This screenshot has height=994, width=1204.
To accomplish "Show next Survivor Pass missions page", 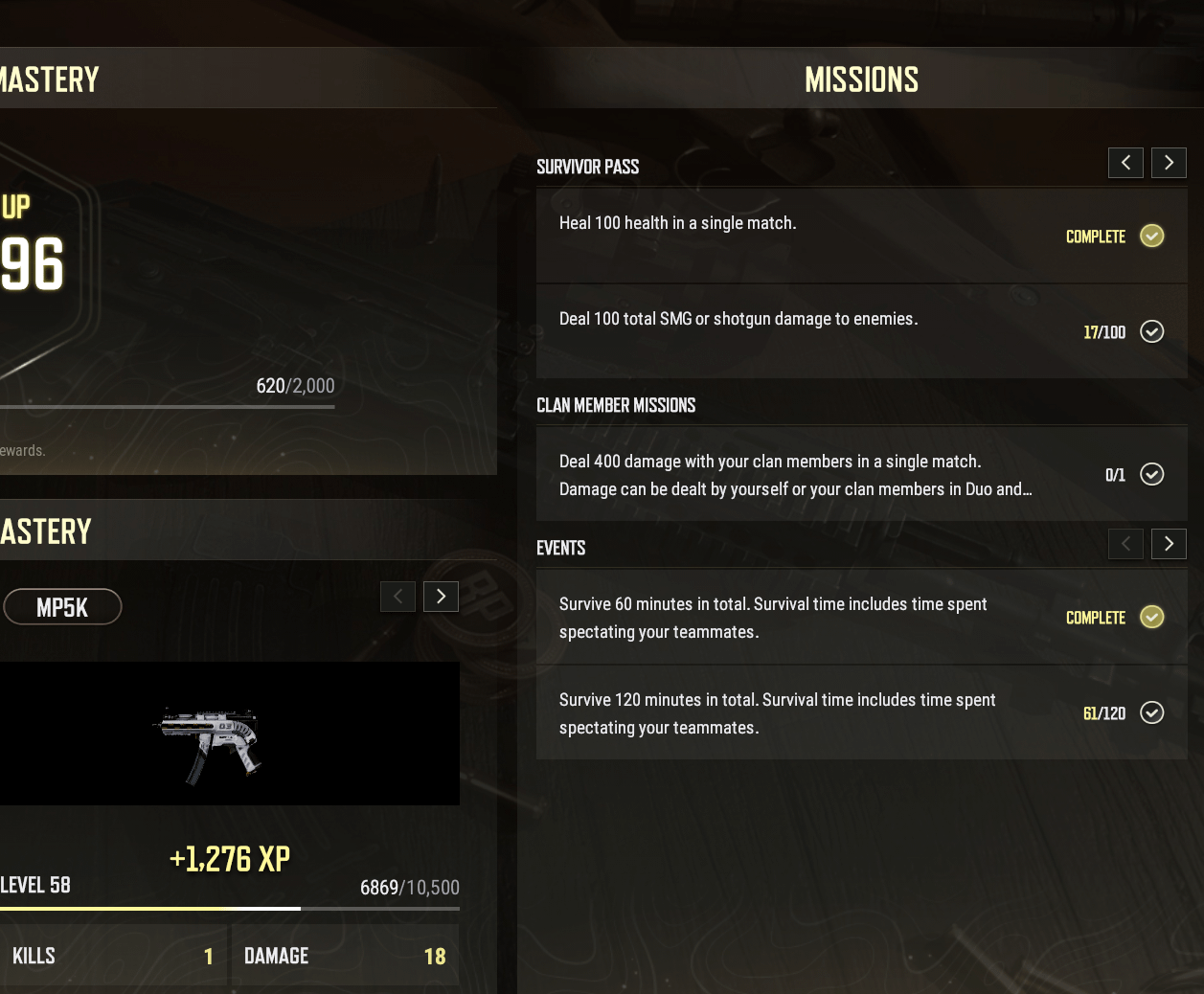I will (x=1169, y=163).
